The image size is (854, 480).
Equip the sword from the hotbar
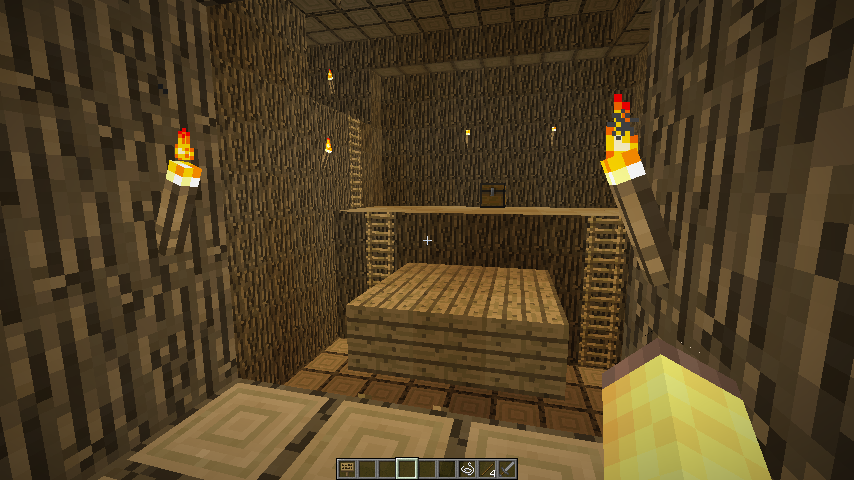pyautogui.click(x=507, y=468)
